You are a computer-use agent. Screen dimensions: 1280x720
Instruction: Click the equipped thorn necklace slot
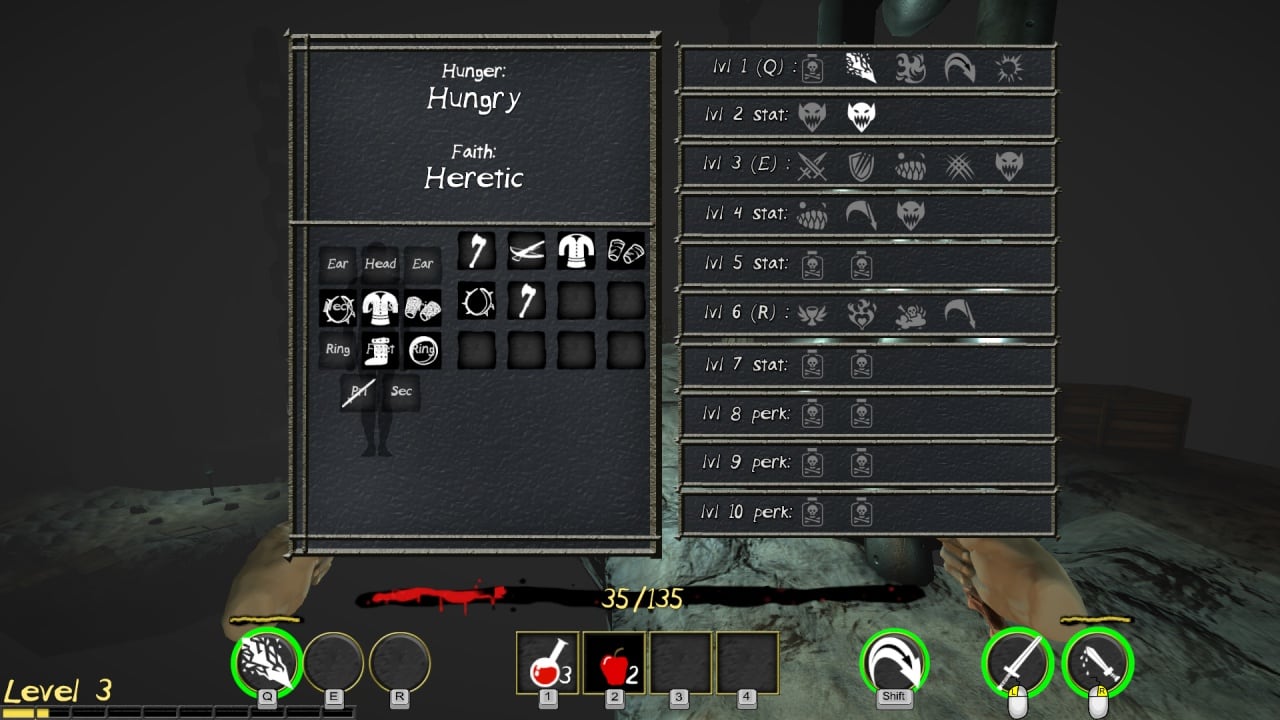click(x=338, y=307)
